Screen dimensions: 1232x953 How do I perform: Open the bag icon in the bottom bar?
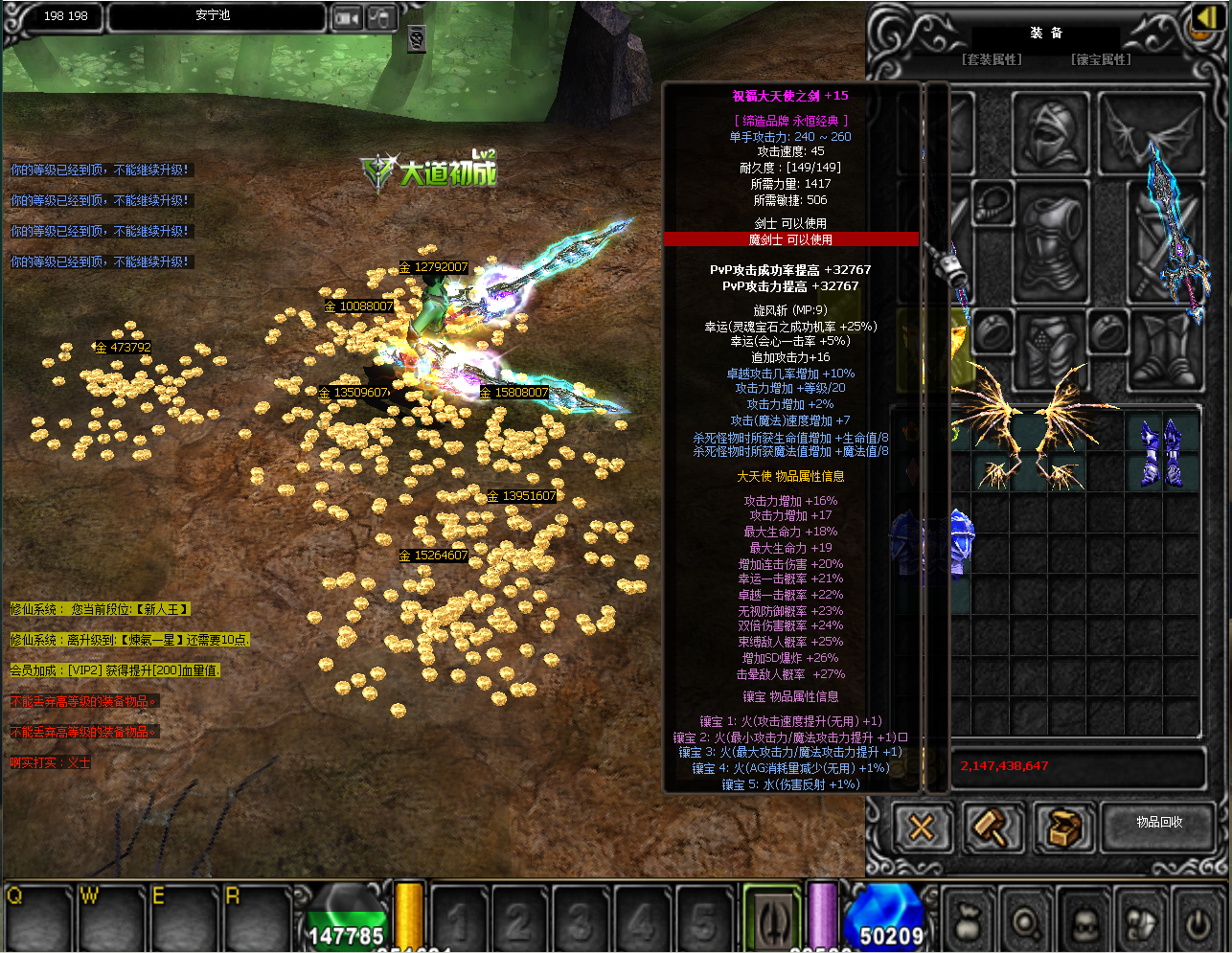tap(968, 923)
